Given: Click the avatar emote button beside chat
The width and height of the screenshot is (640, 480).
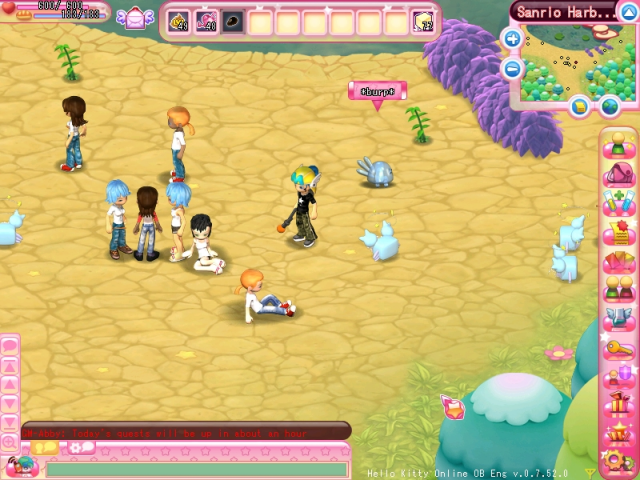Looking at the screenshot, I should (x=20, y=466).
